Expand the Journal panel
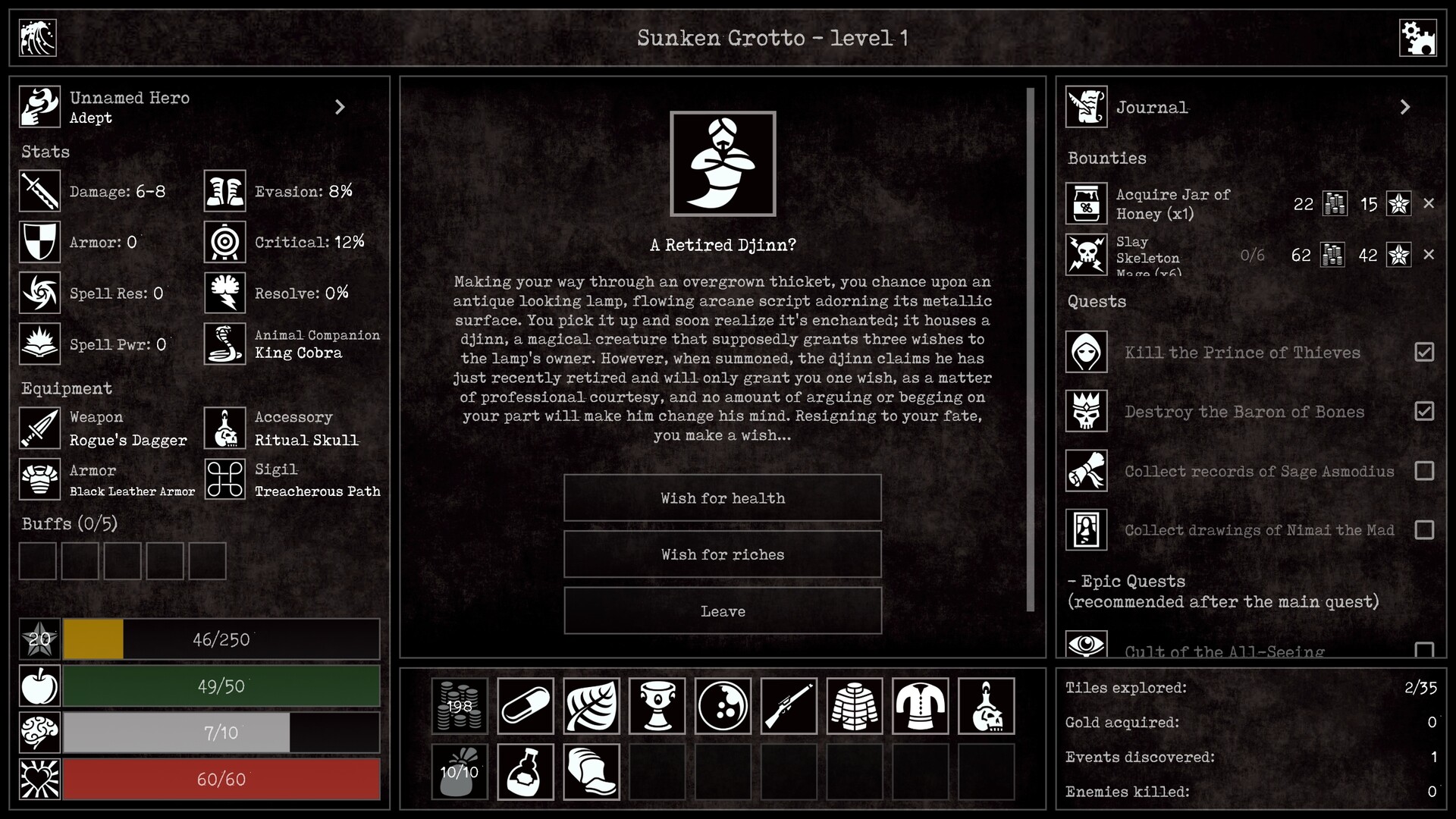Viewport: 1456px width, 819px height. (1405, 107)
